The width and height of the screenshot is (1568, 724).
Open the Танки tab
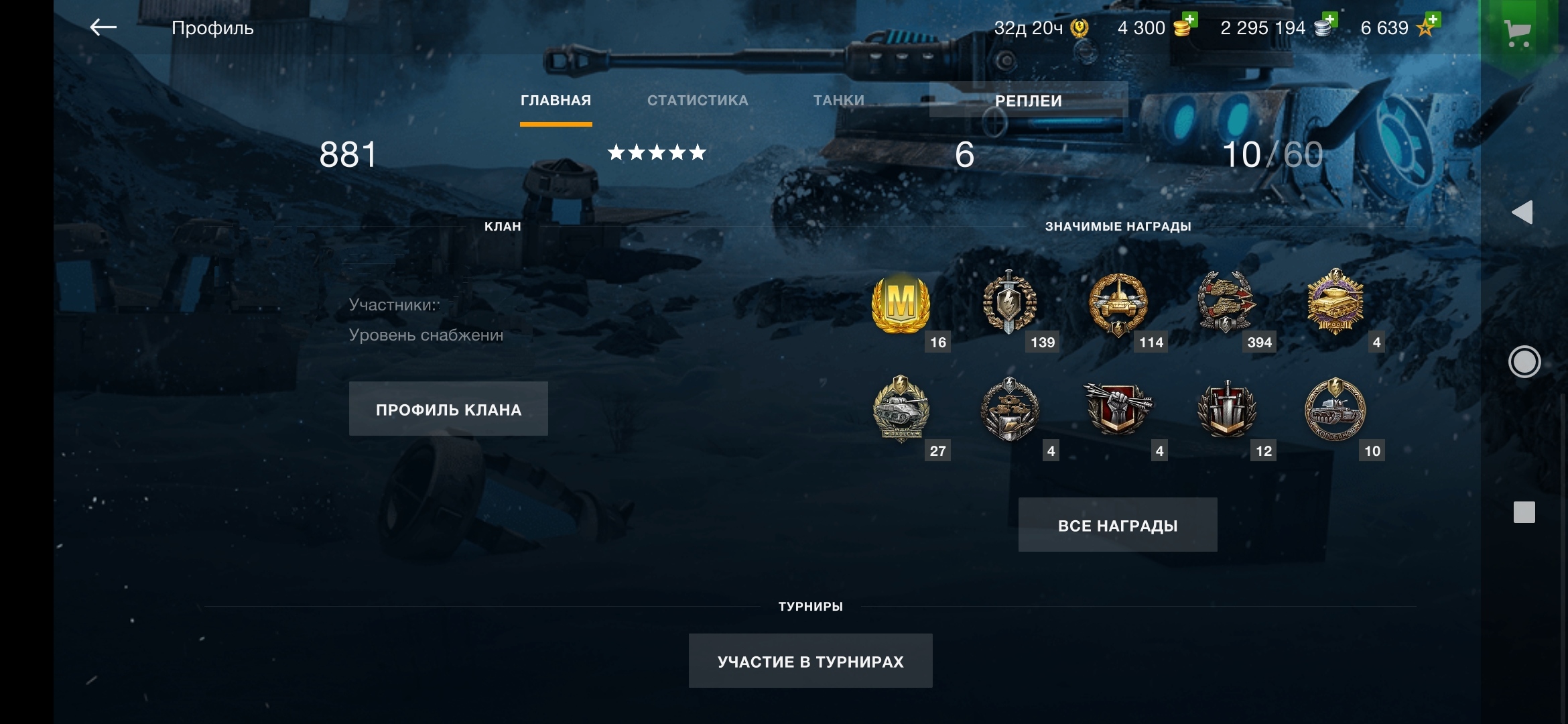coord(838,101)
